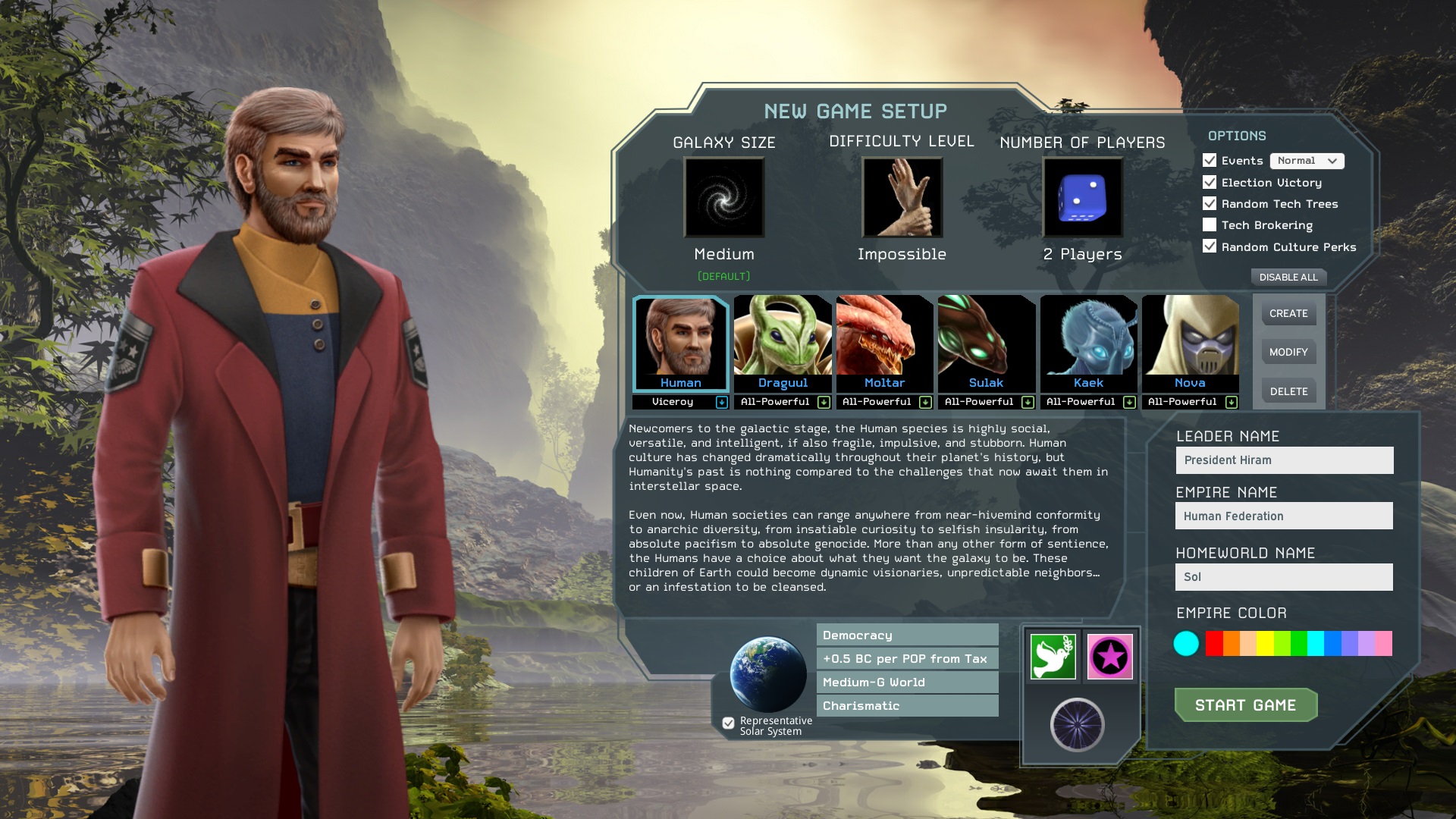The height and width of the screenshot is (819, 1456).
Task: Select the Draguul race portrait
Action: click(783, 343)
